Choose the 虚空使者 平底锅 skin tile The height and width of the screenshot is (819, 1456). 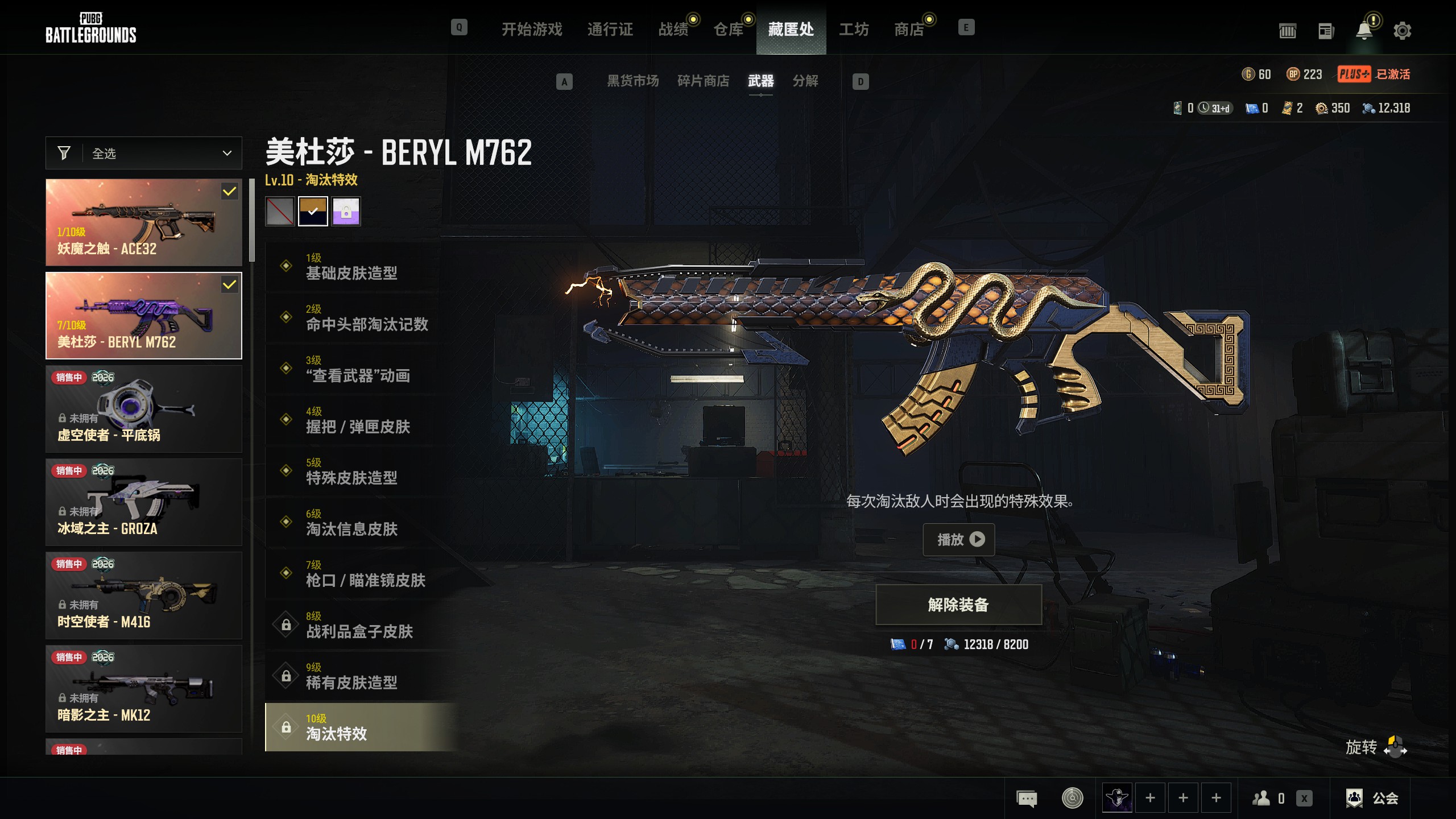point(144,409)
